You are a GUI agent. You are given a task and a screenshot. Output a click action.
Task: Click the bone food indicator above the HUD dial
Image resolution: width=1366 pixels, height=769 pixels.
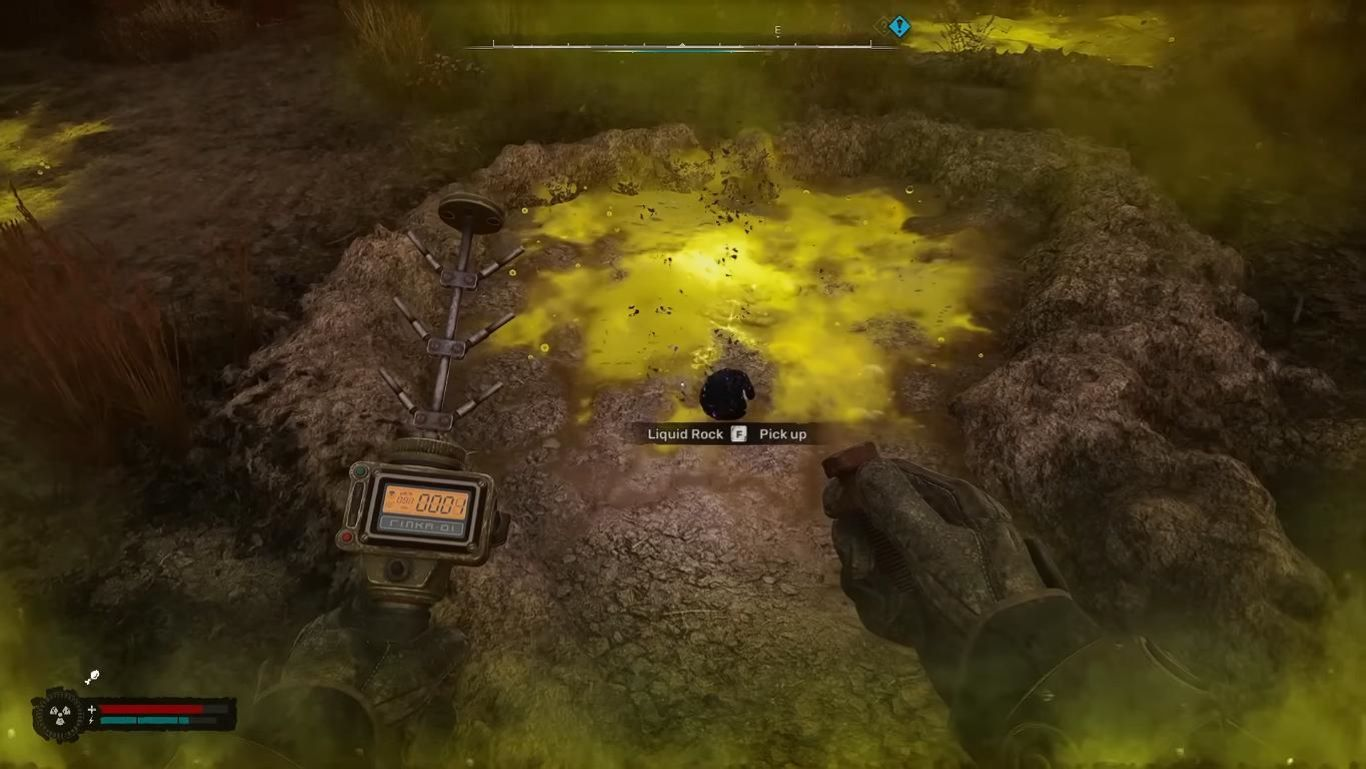(x=91, y=677)
